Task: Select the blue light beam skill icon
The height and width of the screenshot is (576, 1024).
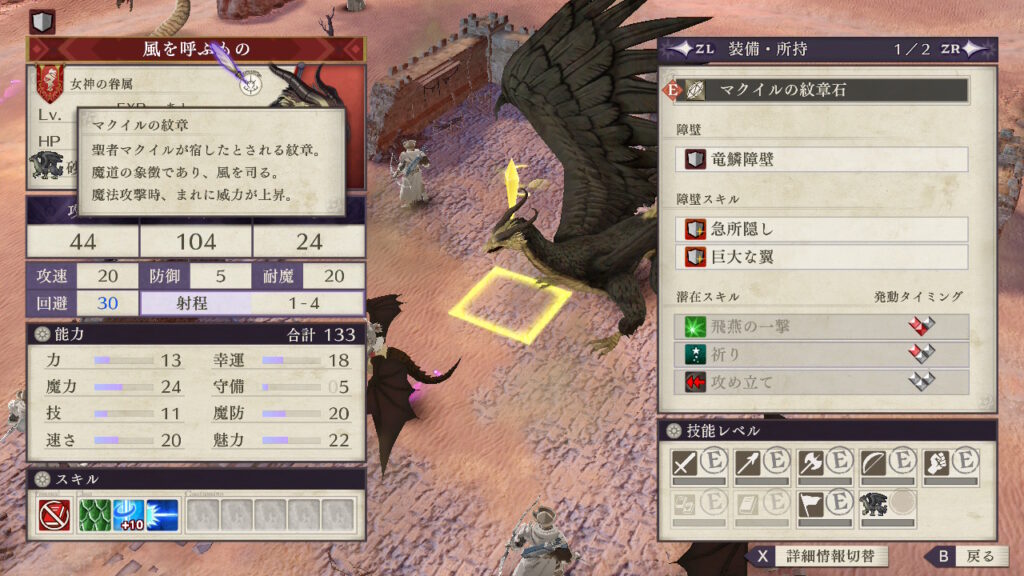Action: click(163, 515)
